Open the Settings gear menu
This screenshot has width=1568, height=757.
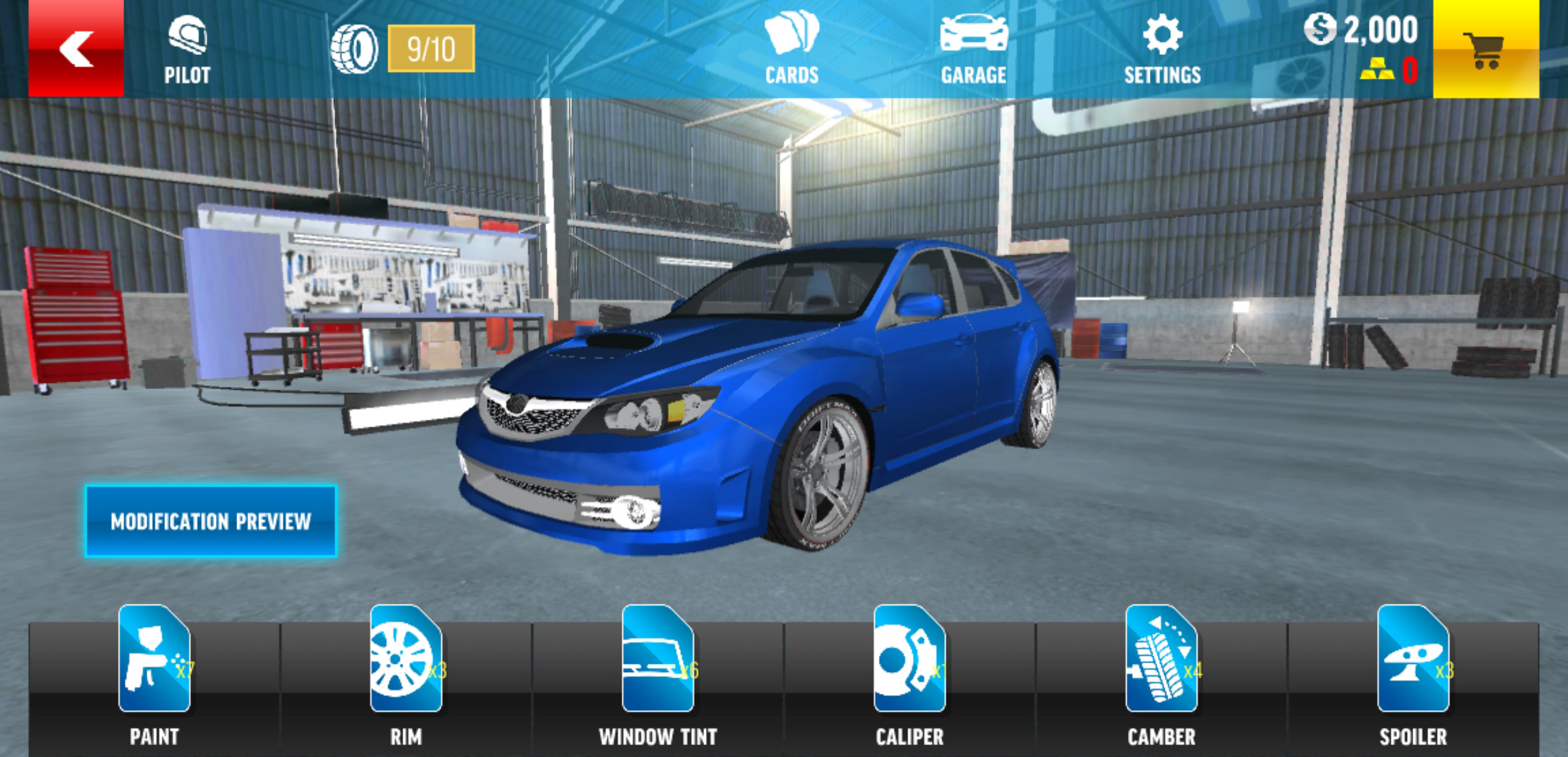1162,49
